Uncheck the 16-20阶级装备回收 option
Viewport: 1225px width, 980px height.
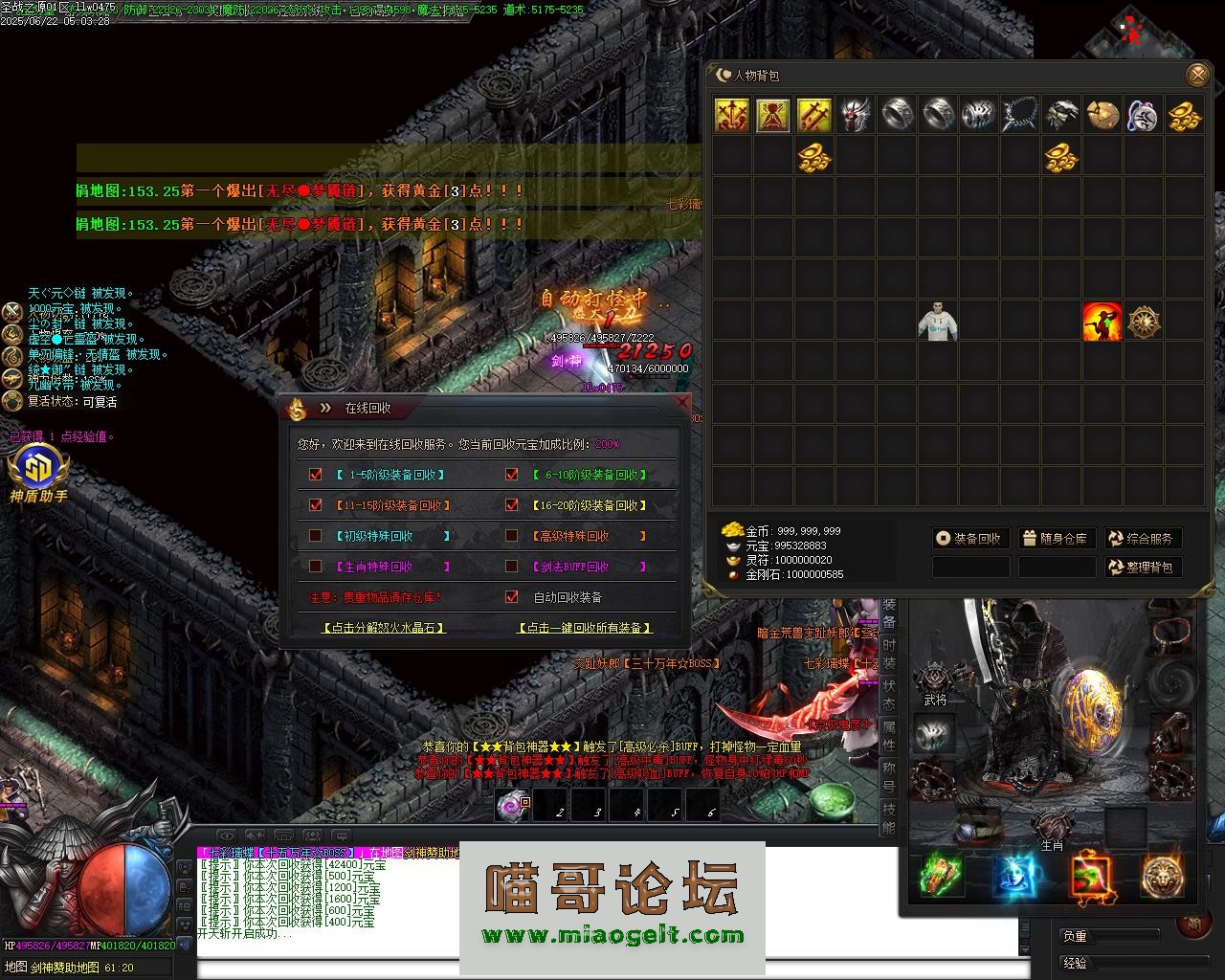point(512,505)
